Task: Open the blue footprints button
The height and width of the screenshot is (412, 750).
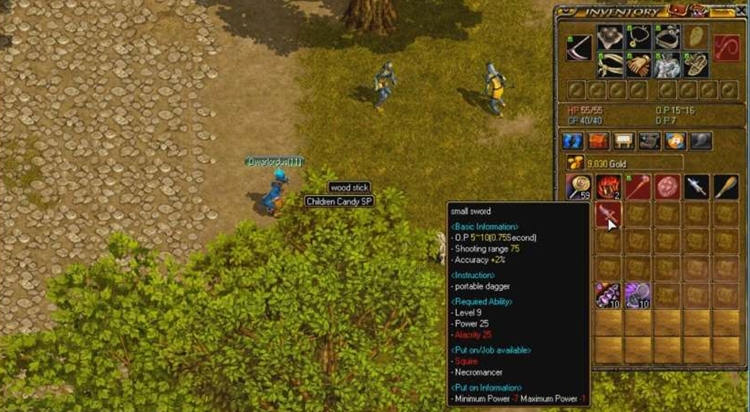Action: tap(573, 140)
